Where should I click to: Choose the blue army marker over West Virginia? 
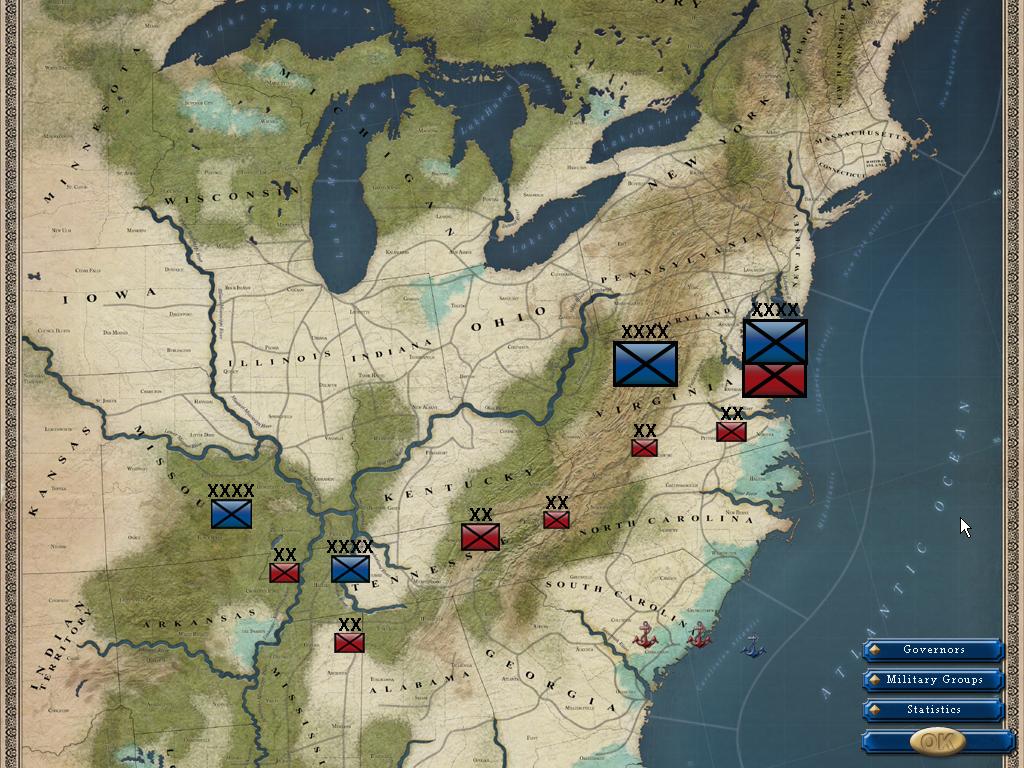pyautogui.click(x=645, y=363)
